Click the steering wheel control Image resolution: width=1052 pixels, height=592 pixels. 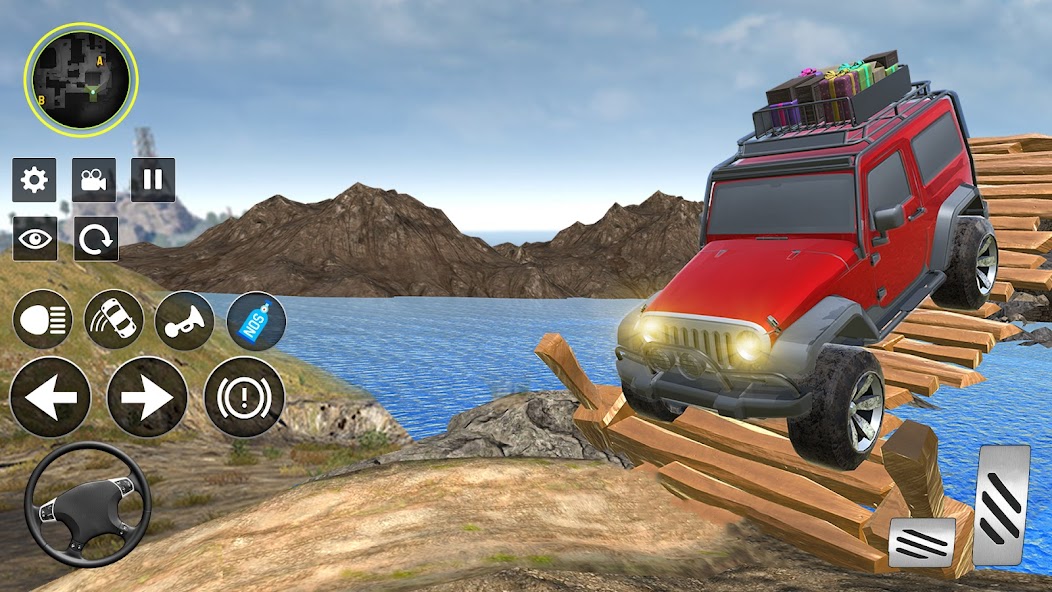tap(87, 504)
